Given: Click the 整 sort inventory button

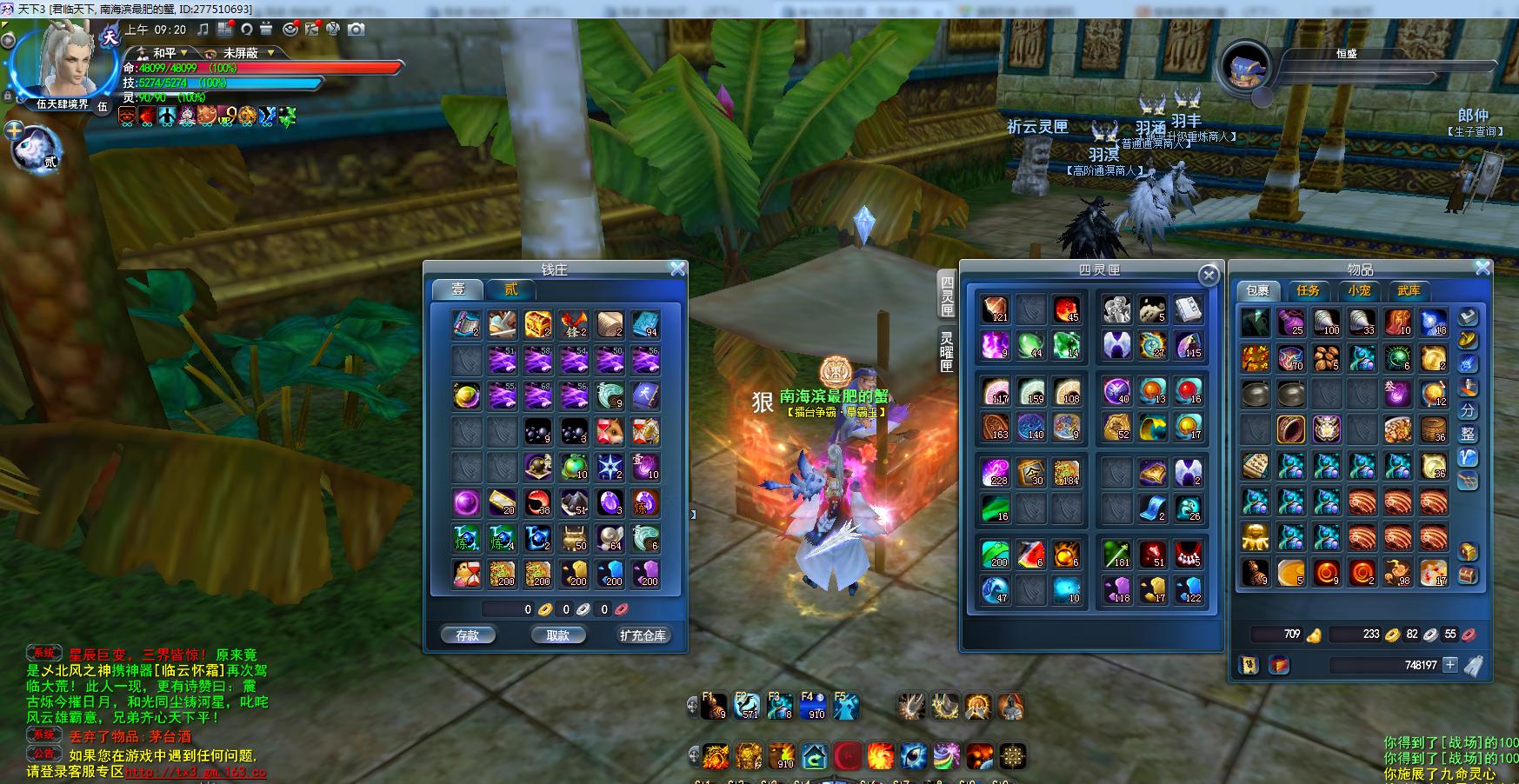Looking at the screenshot, I should pyautogui.click(x=1468, y=433).
